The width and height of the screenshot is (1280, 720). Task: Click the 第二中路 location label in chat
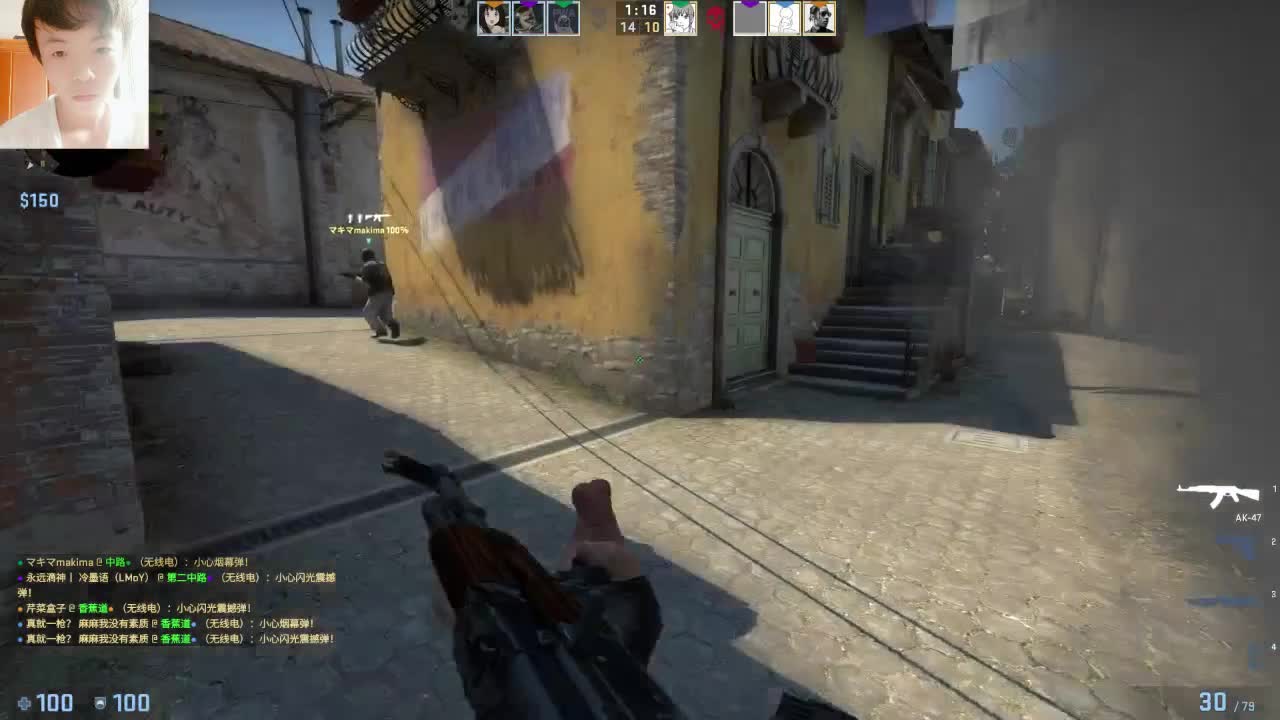point(186,578)
